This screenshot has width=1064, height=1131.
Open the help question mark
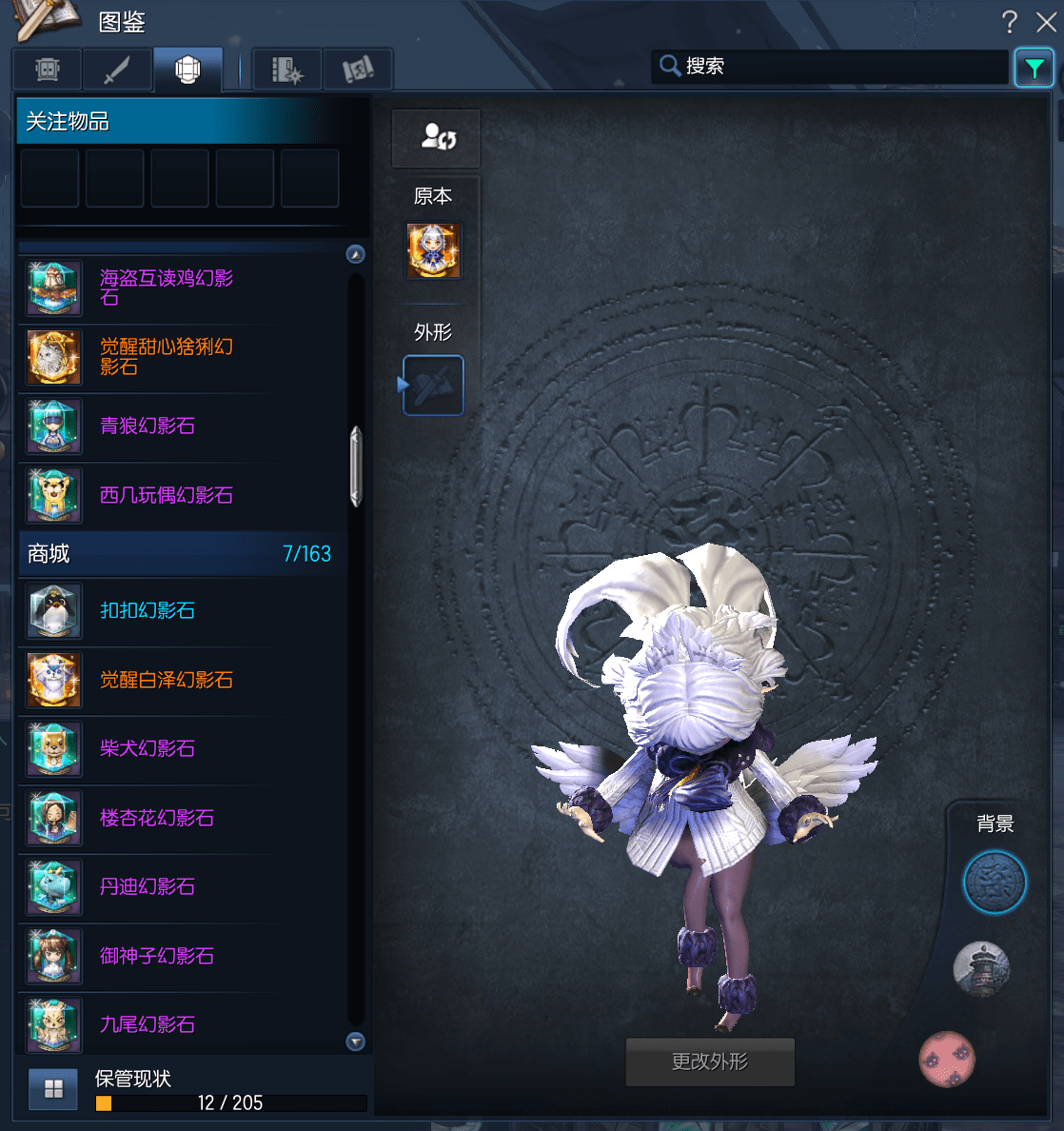coord(1009,22)
